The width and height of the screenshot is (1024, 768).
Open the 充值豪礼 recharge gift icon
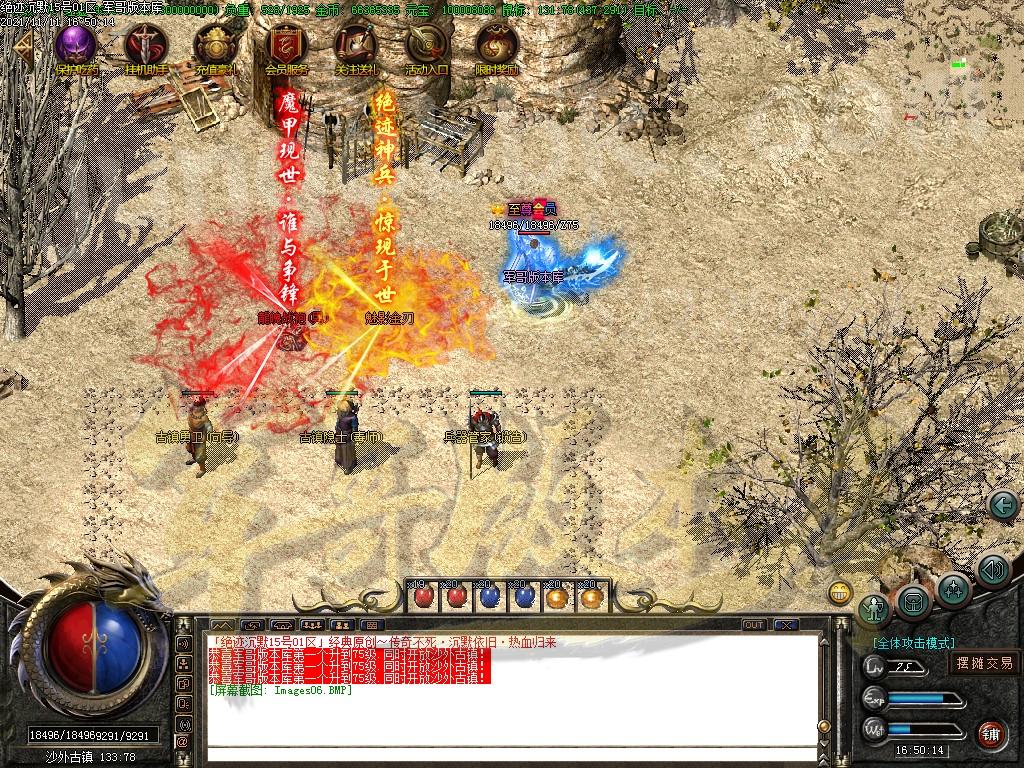215,46
